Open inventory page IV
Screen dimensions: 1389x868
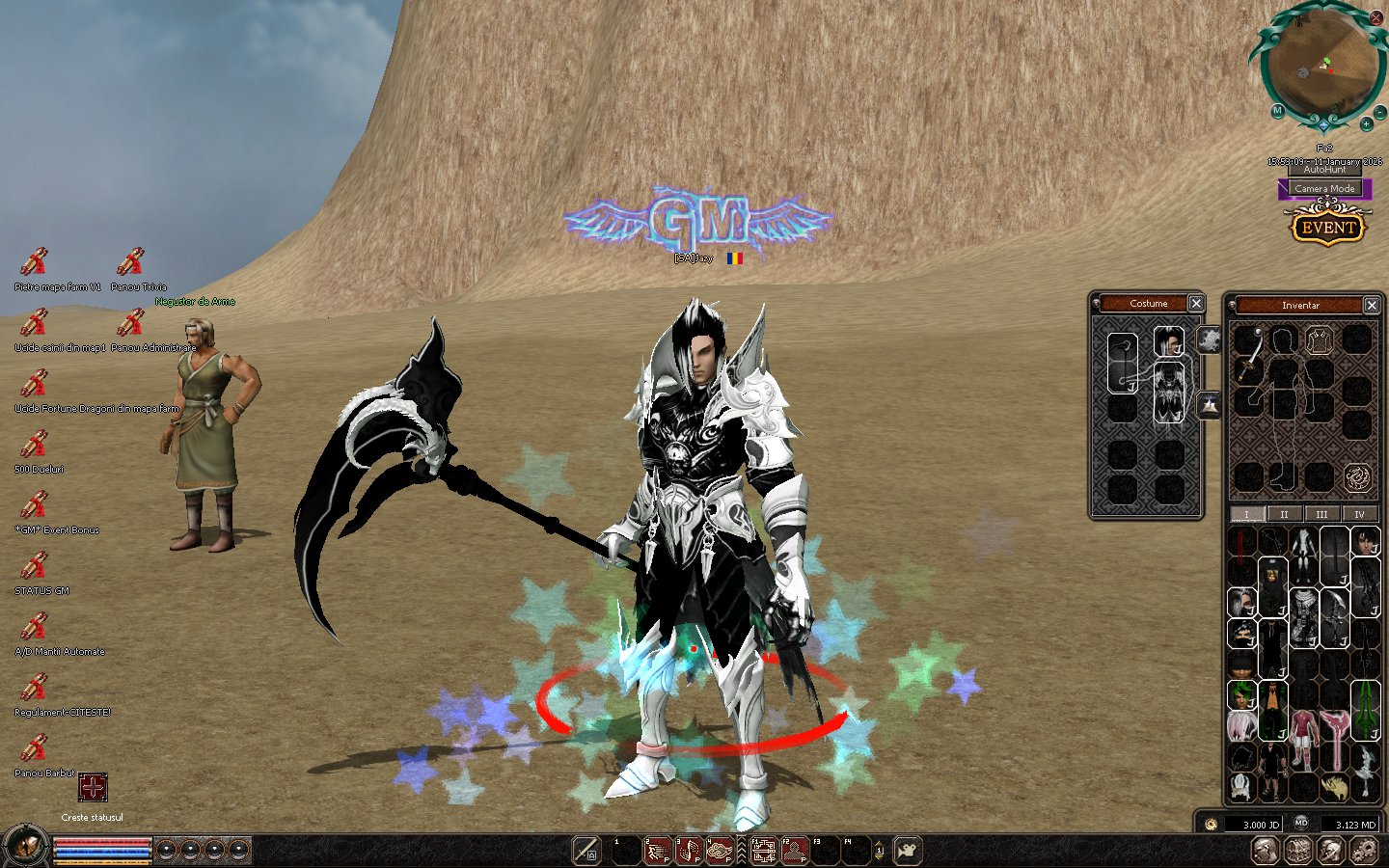1359,514
